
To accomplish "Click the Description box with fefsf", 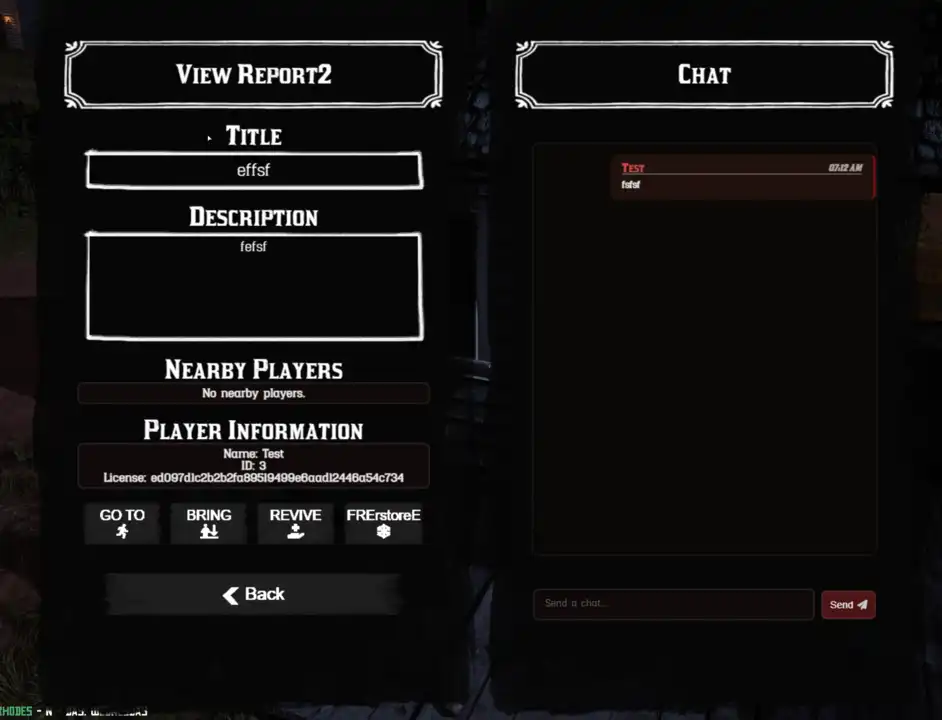I will point(254,287).
